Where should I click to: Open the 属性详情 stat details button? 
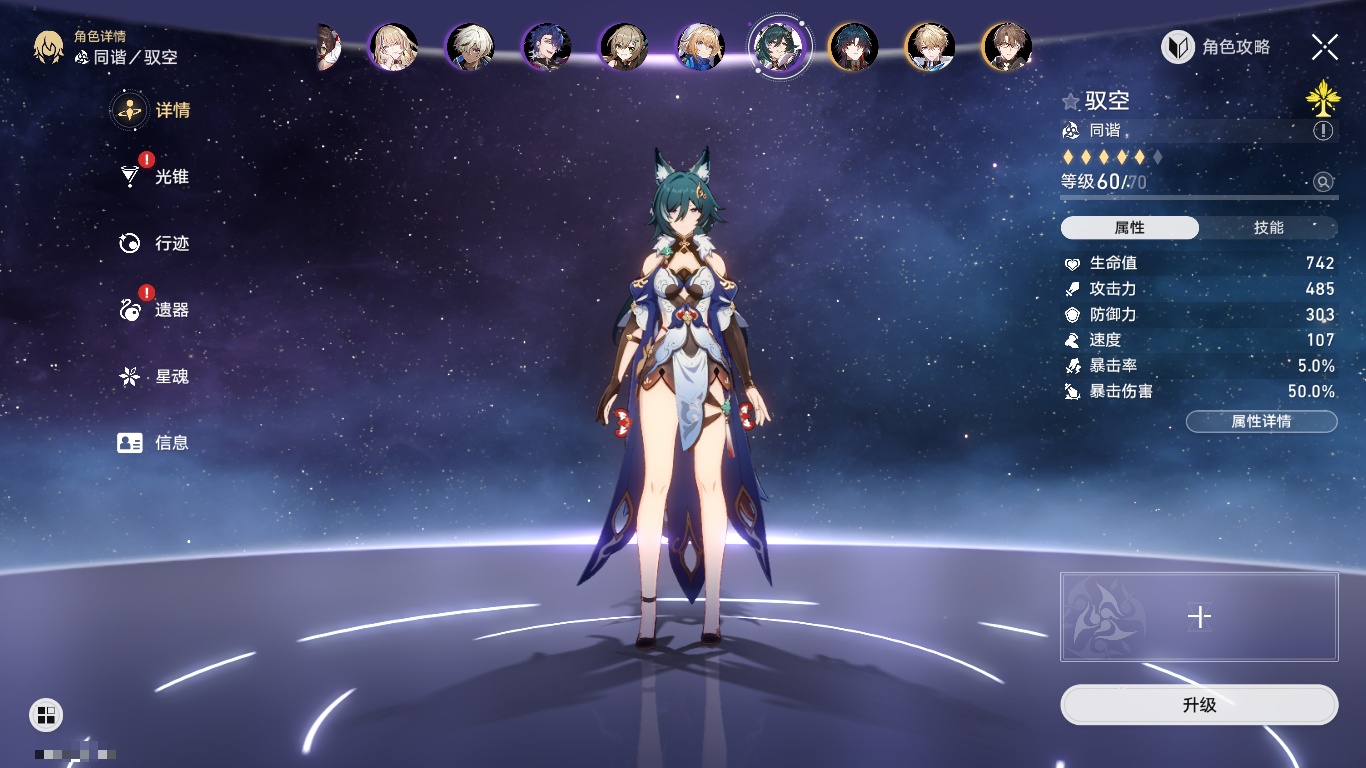[x=1261, y=421]
